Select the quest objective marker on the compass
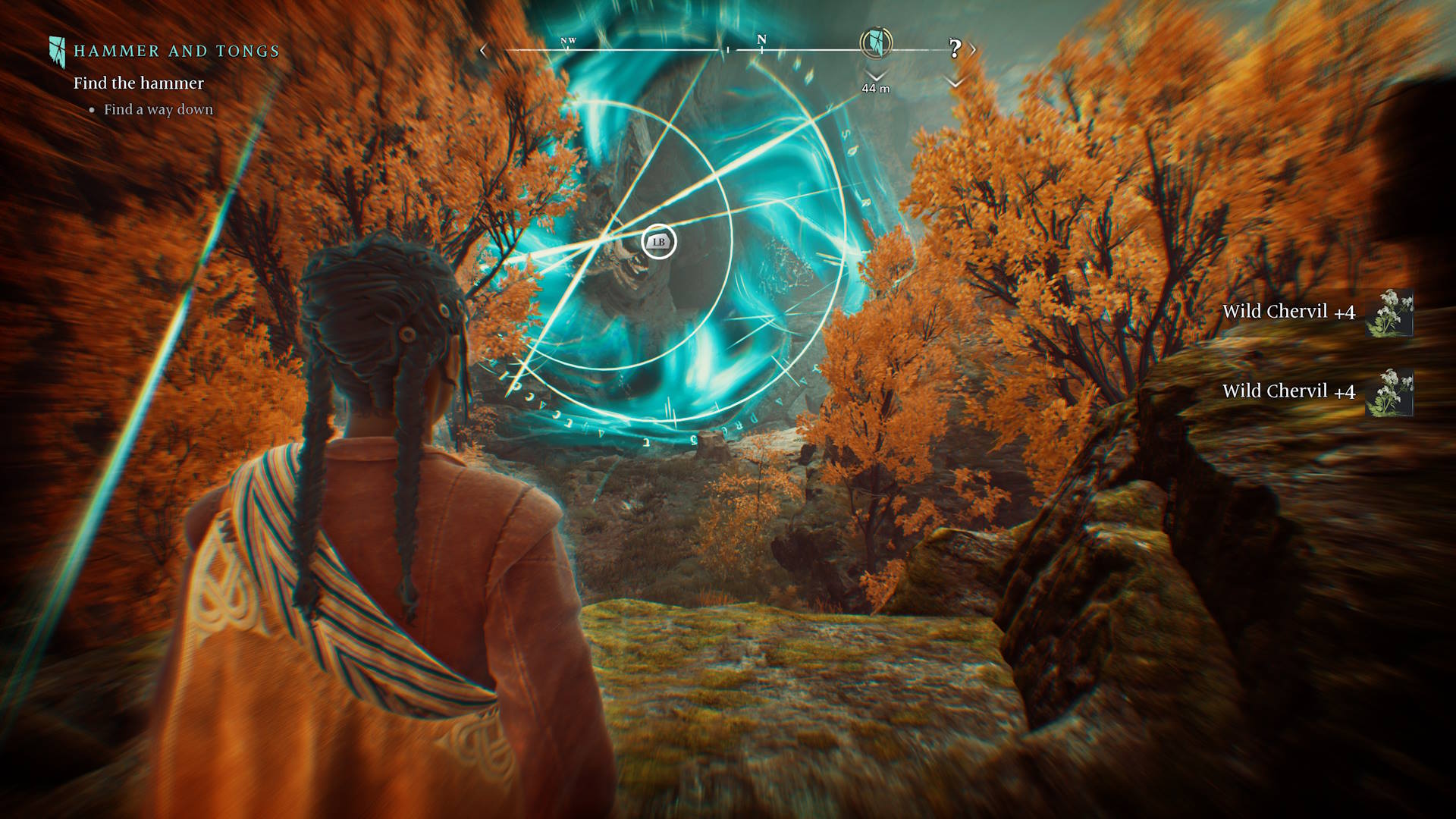 [876, 43]
